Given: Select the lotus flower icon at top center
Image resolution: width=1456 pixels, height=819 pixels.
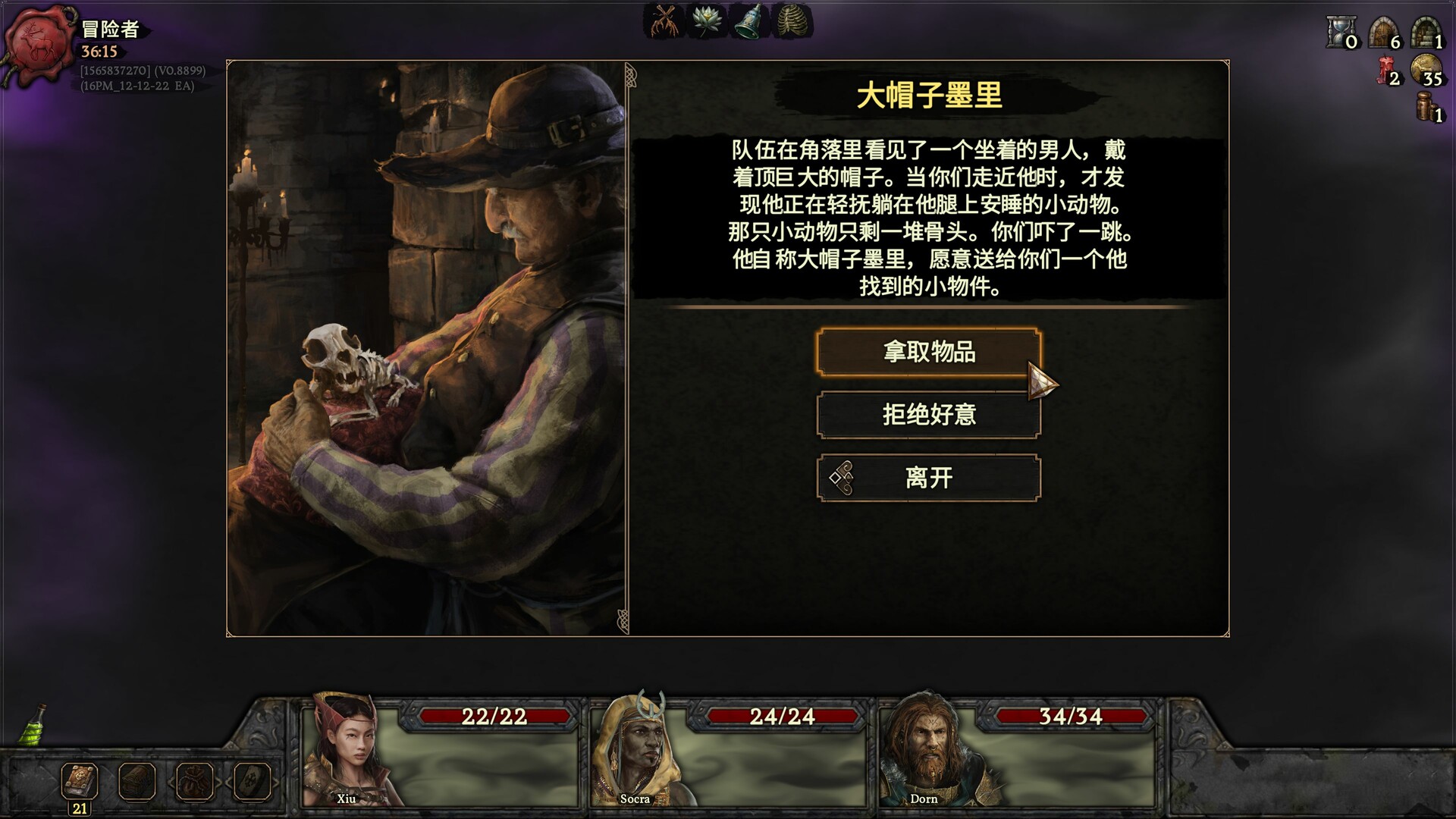Looking at the screenshot, I should coord(706,23).
